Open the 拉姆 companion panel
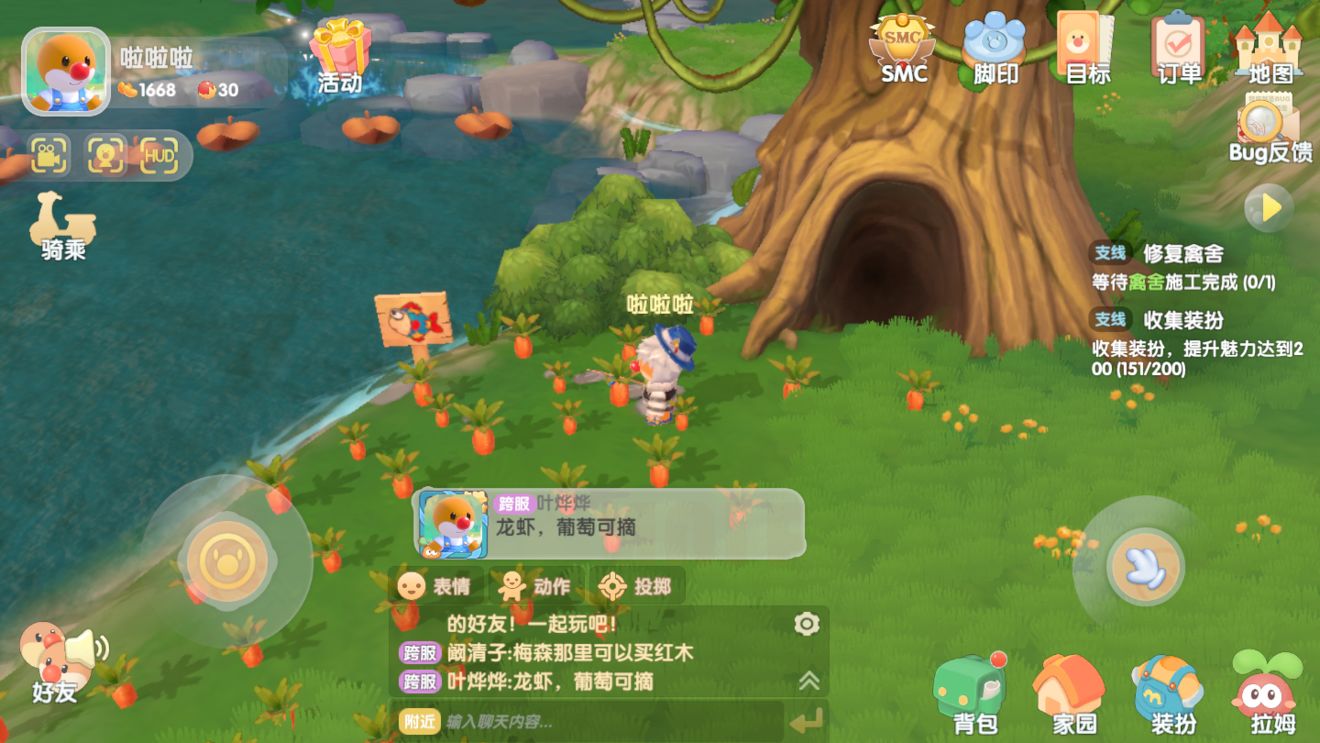Viewport: 1320px width, 743px height. pyautogui.click(x=1265, y=693)
